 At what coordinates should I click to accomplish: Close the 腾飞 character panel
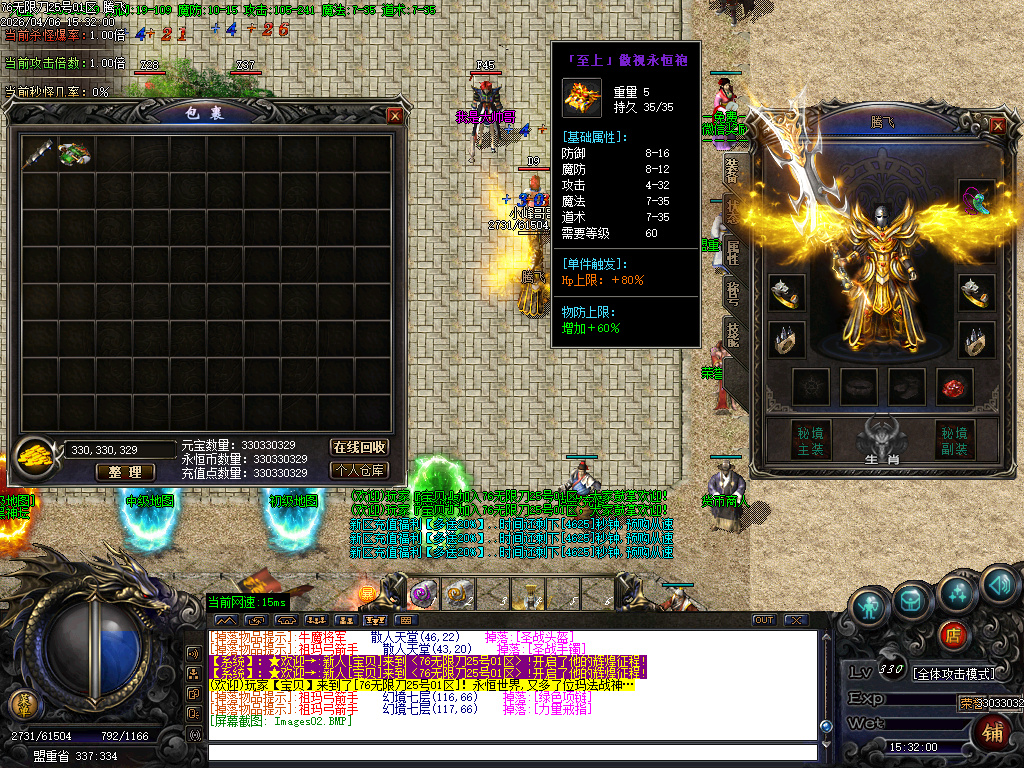(998, 125)
